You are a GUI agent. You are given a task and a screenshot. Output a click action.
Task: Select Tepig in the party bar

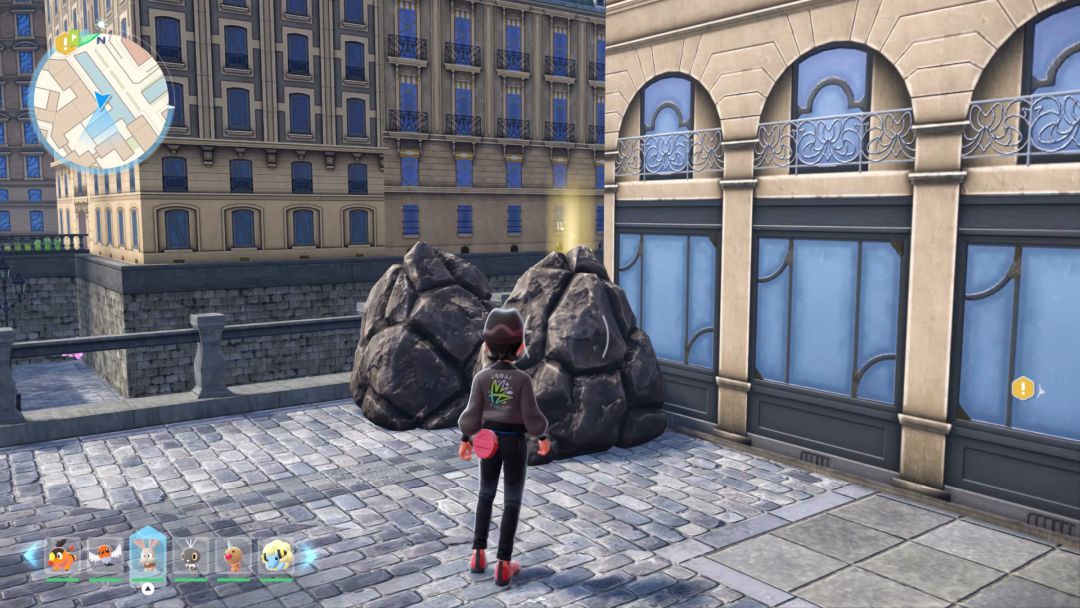click(x=62, y=555)
